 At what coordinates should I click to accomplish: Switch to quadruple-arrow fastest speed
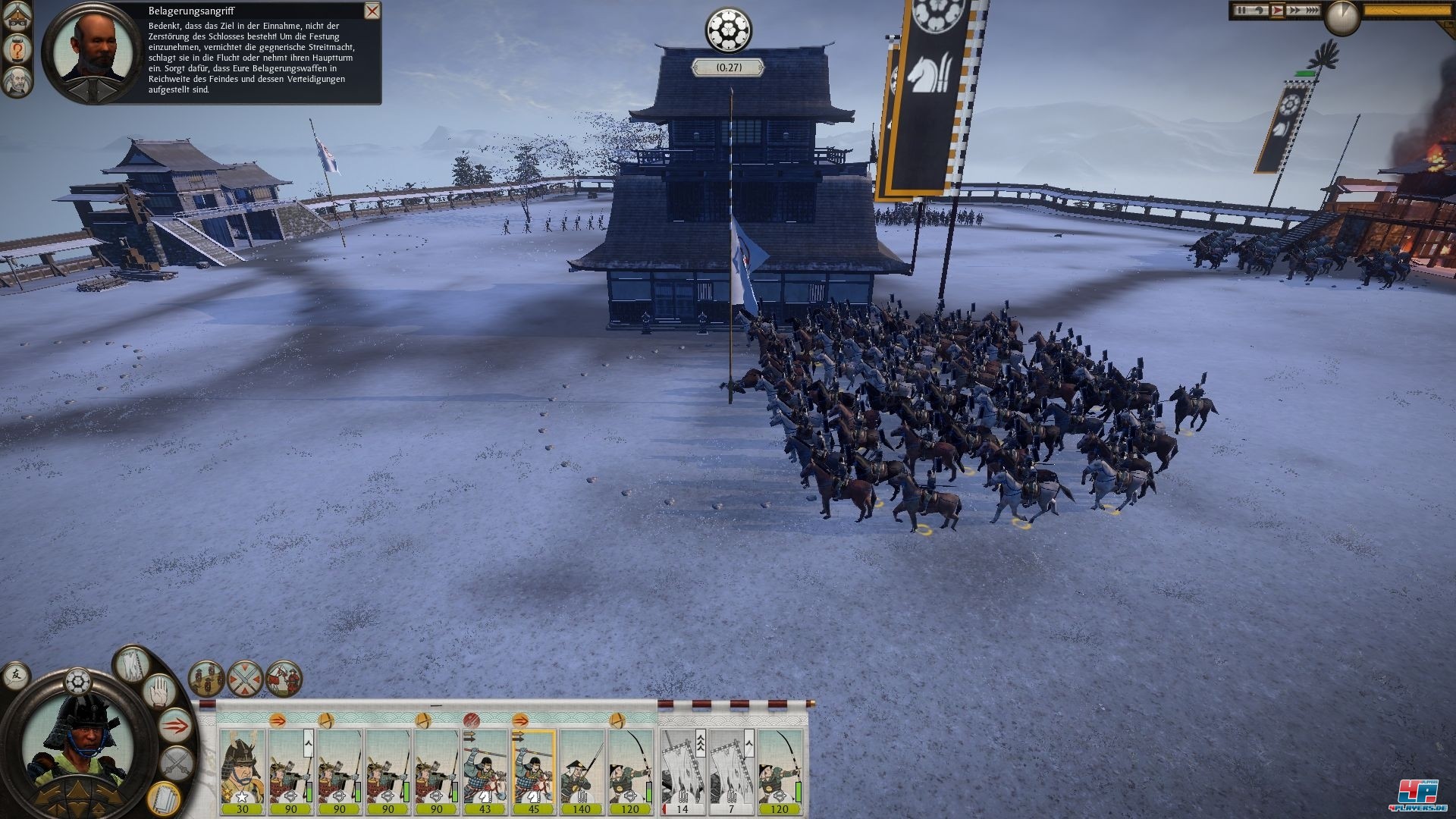[x=1311, y=11]
